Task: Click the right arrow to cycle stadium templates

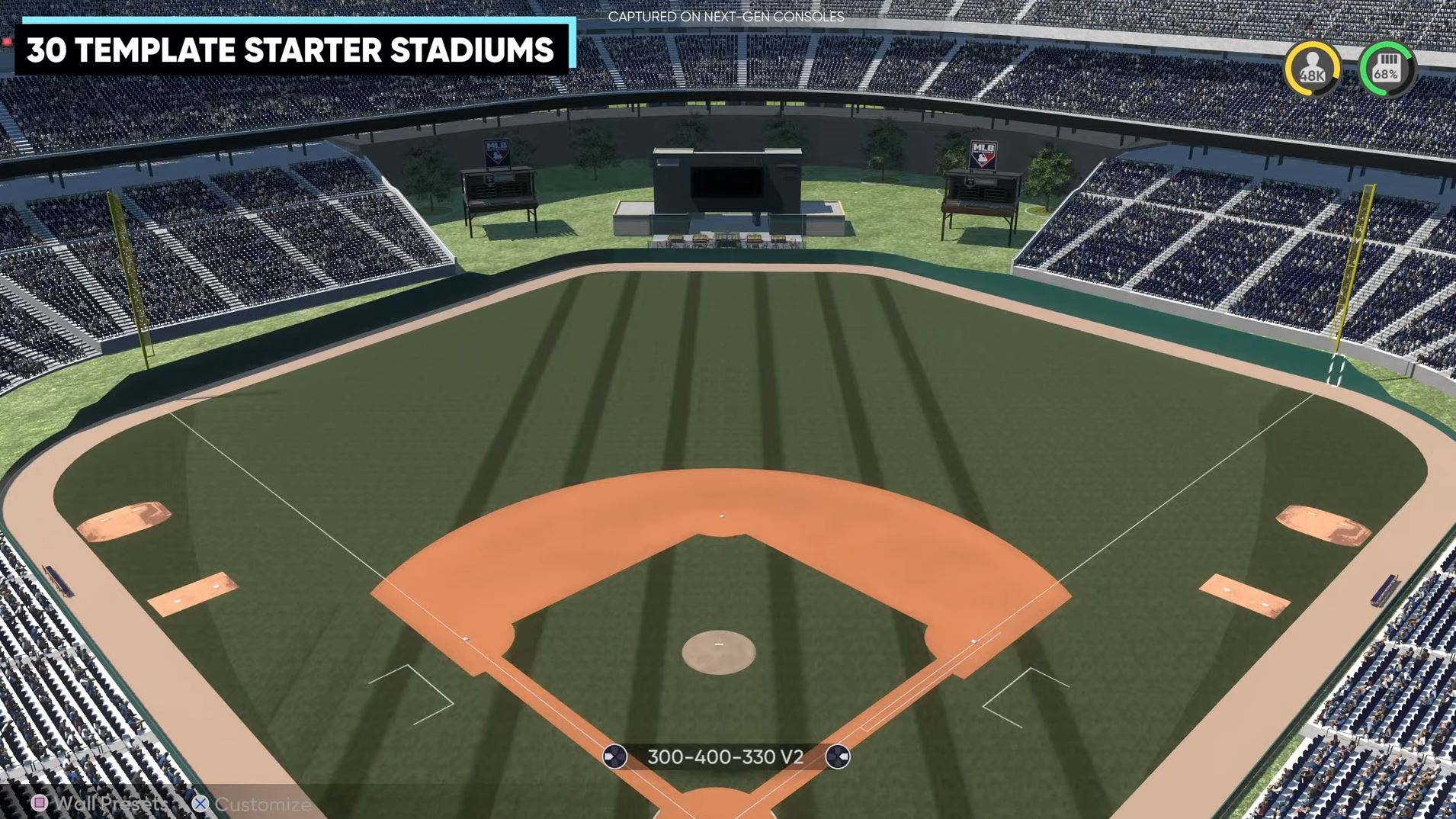Action: (839, 758)
